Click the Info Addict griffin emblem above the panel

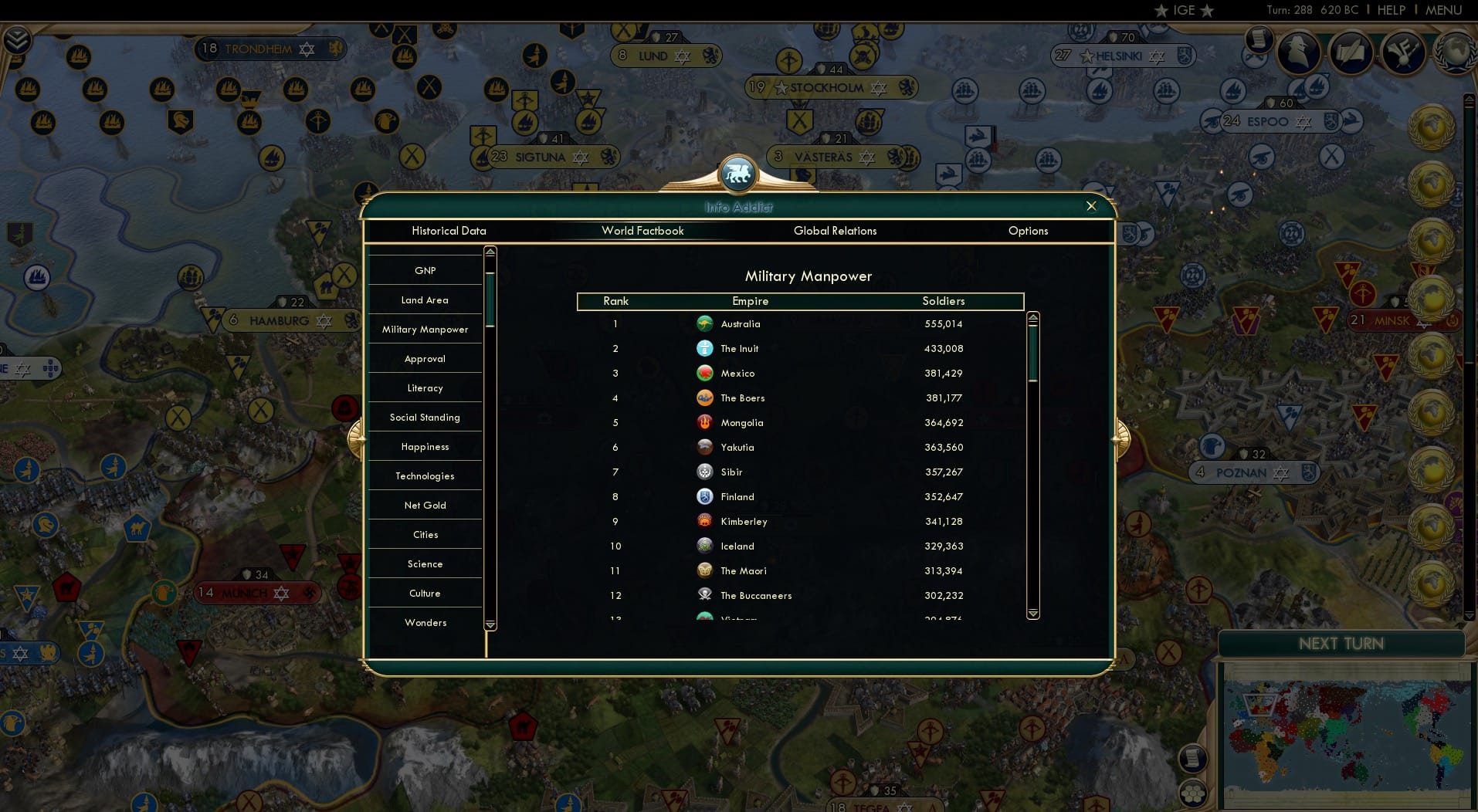coord(738,174)
